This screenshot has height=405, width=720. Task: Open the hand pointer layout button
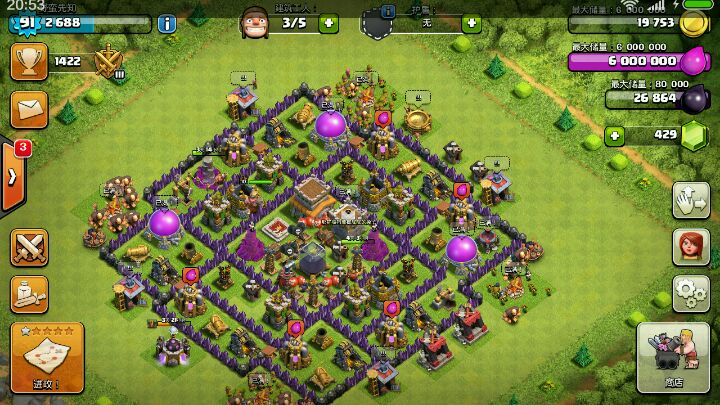click(x=691, y=199)
